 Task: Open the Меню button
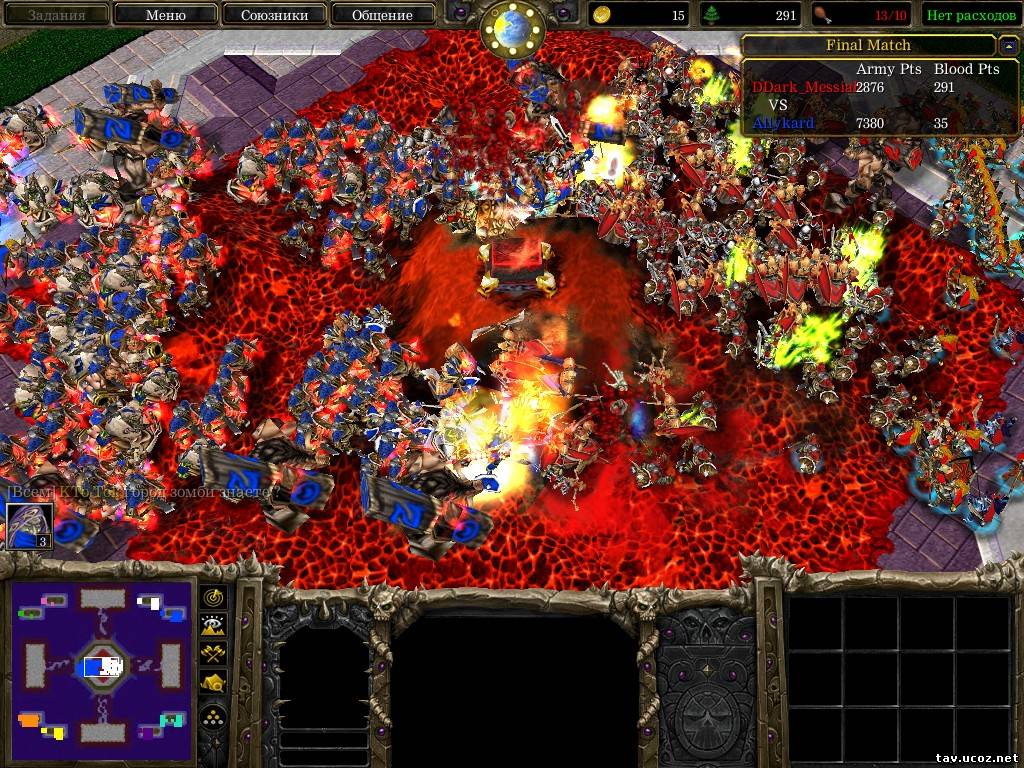[x=165, y=15]
